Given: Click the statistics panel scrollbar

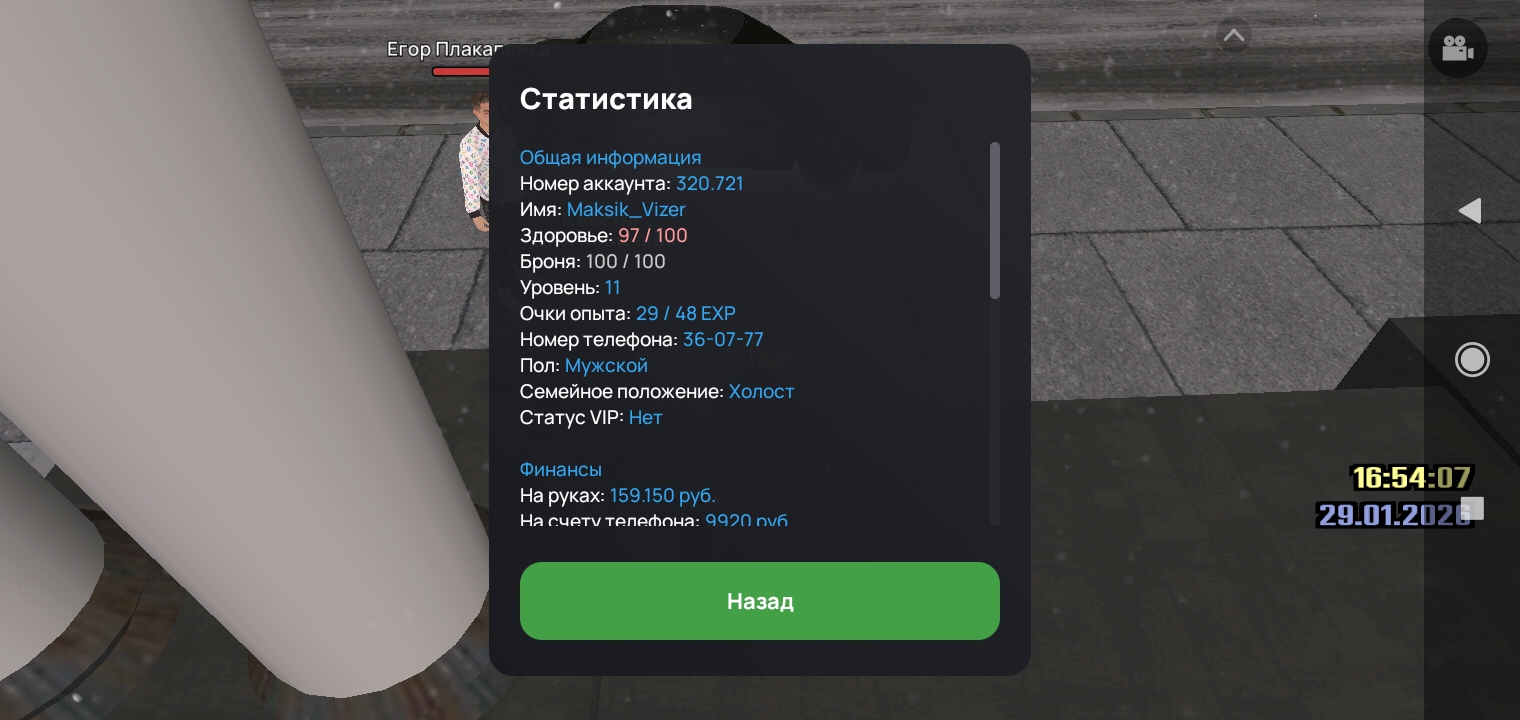Looking at the screenshot, I should 995,220.
